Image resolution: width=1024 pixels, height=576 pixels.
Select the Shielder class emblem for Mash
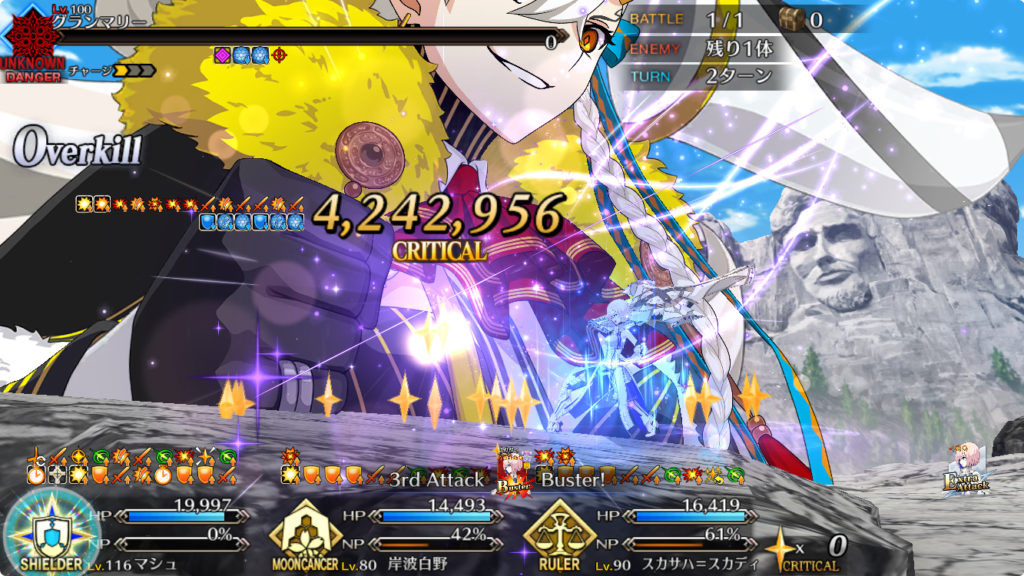(x=50, y=530)
